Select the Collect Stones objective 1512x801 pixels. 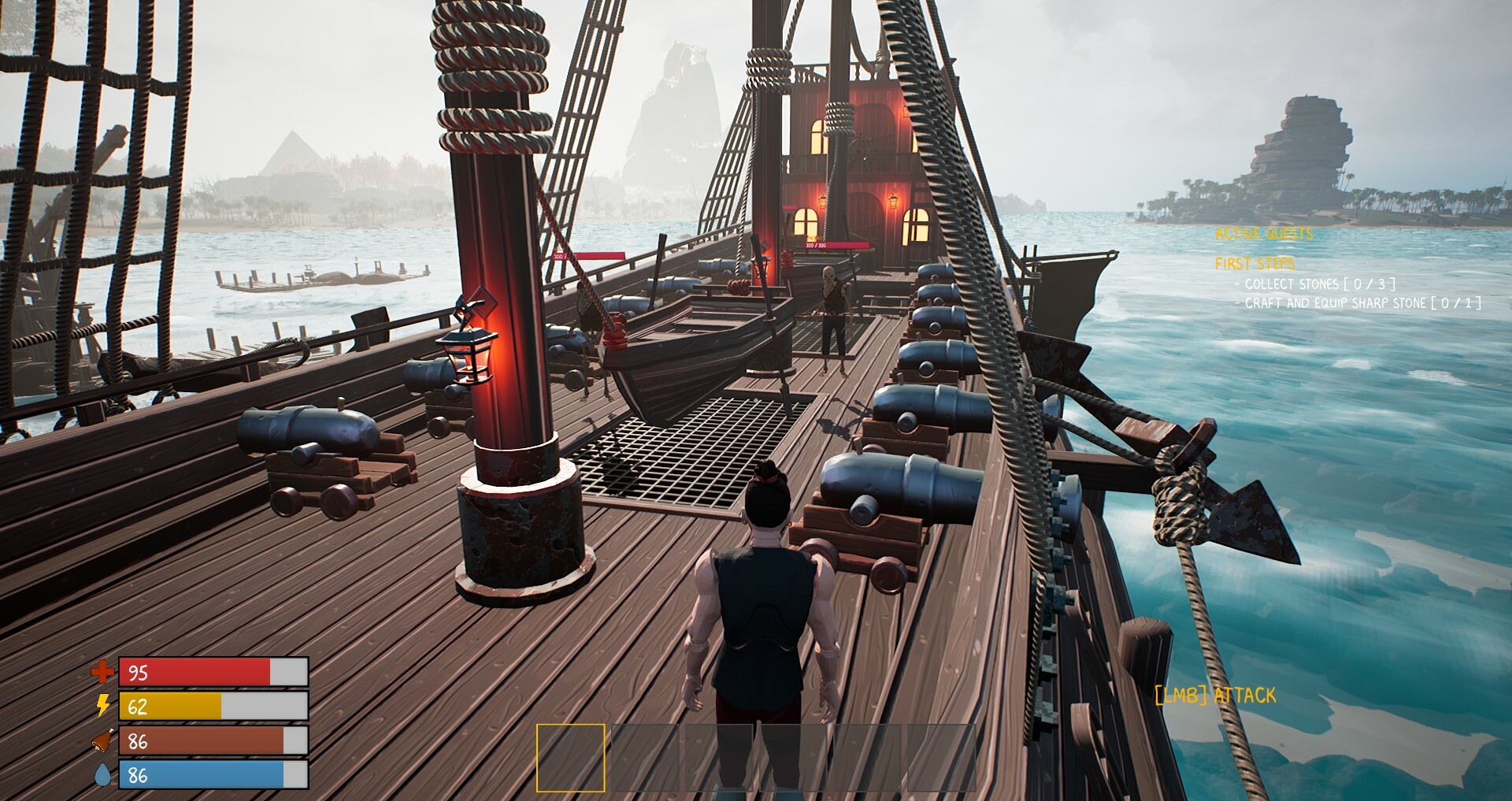pos(1319,284)
